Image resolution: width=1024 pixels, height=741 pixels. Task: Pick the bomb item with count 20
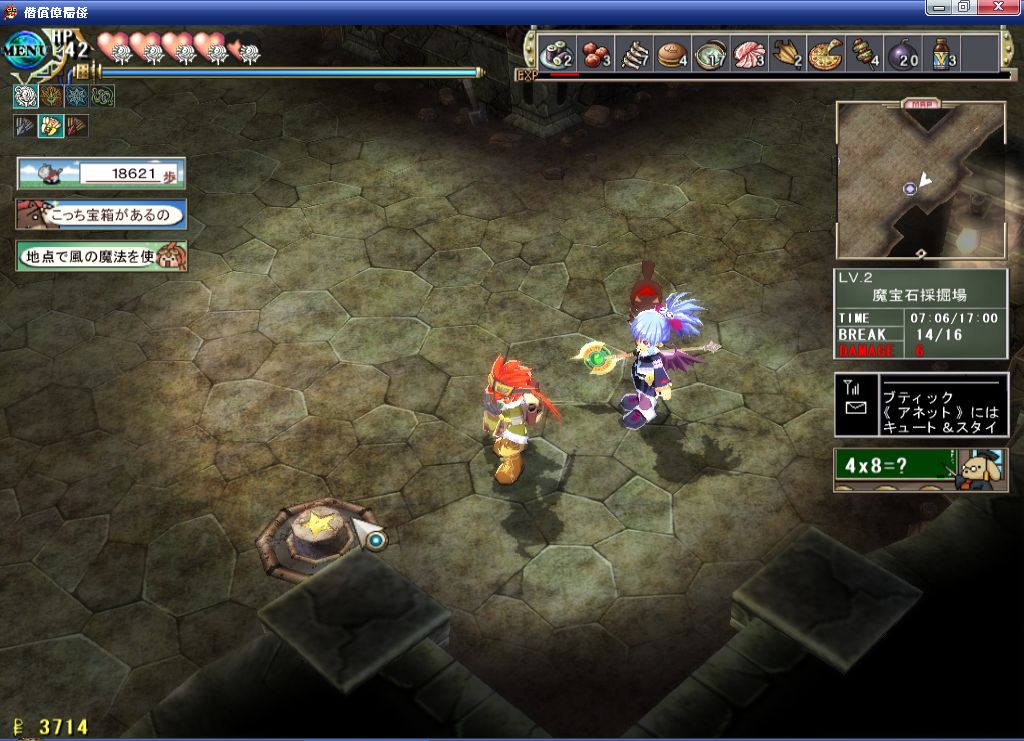pyautogui.click(x=902, y=53)
